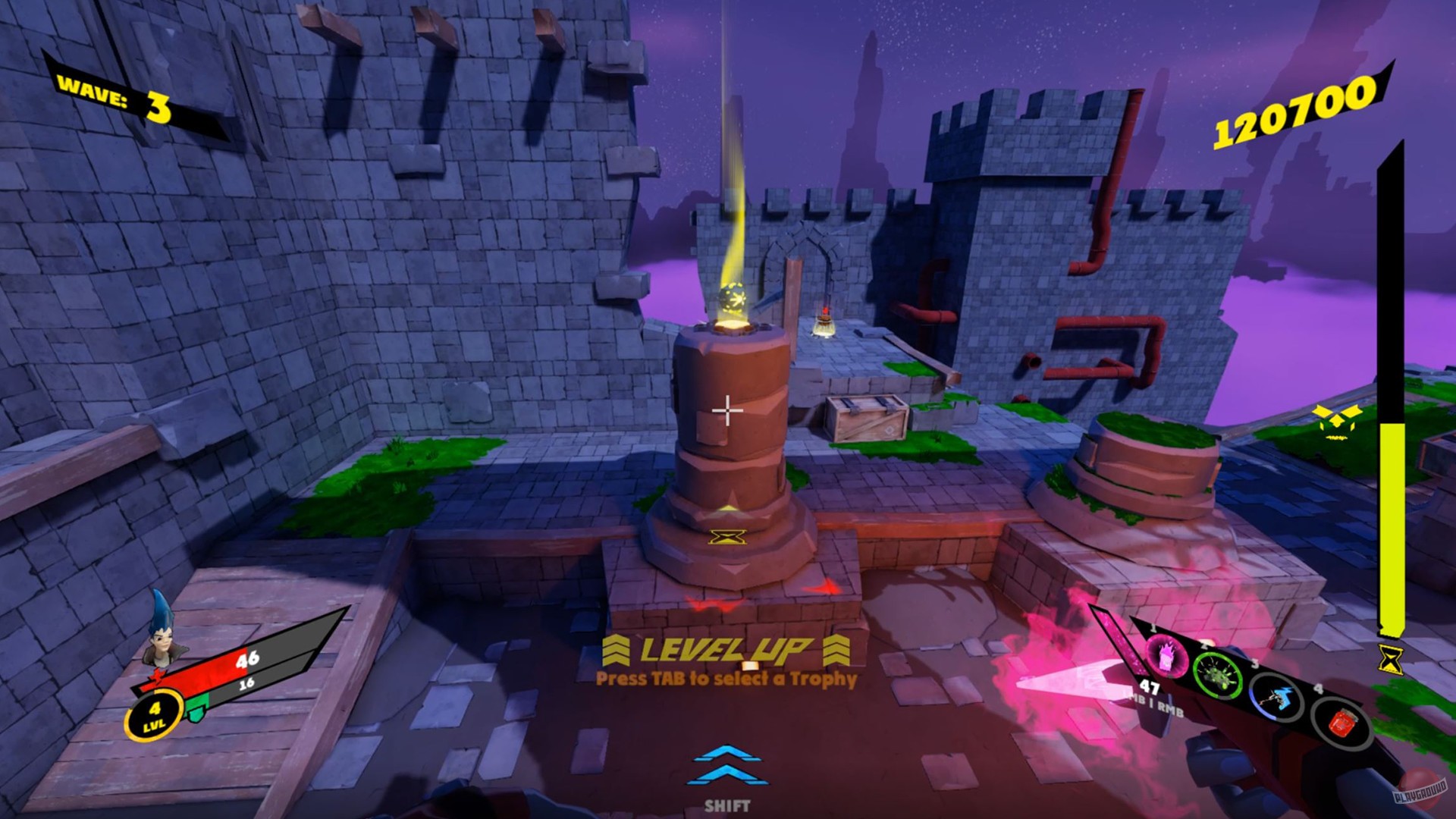Viewport: 1456px width, 819px height.
Task: Click the red health marker left of the bar
Action: 156,676
